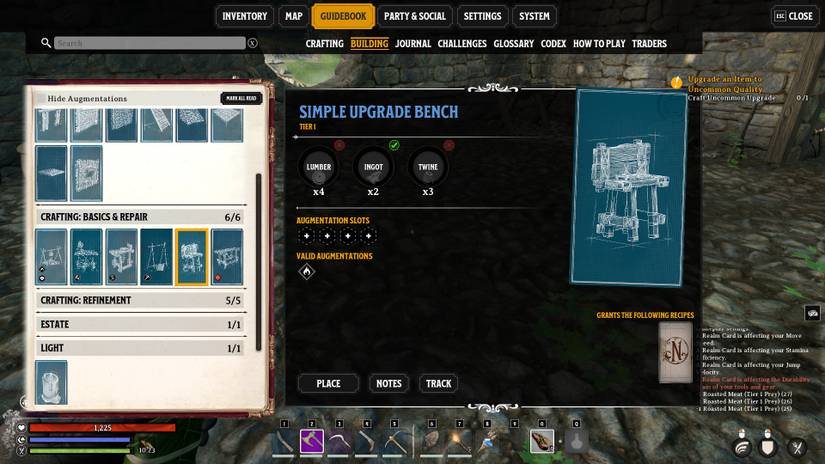Go to the Settings menu
Screen dimensions: 825x464
(x=482, y=16)
